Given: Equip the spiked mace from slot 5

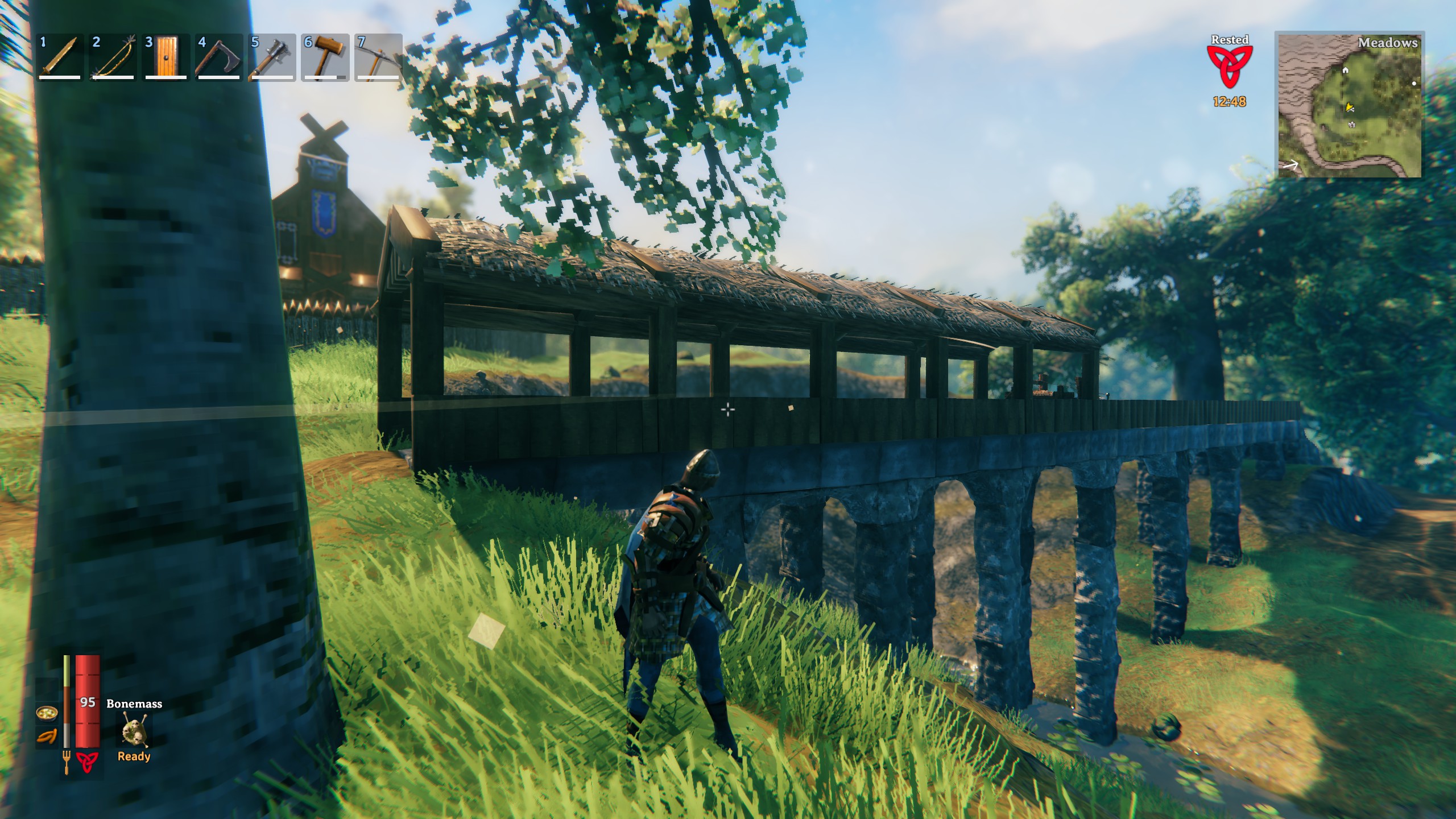Looking at the screenshot, I should (x=271, y=57).
